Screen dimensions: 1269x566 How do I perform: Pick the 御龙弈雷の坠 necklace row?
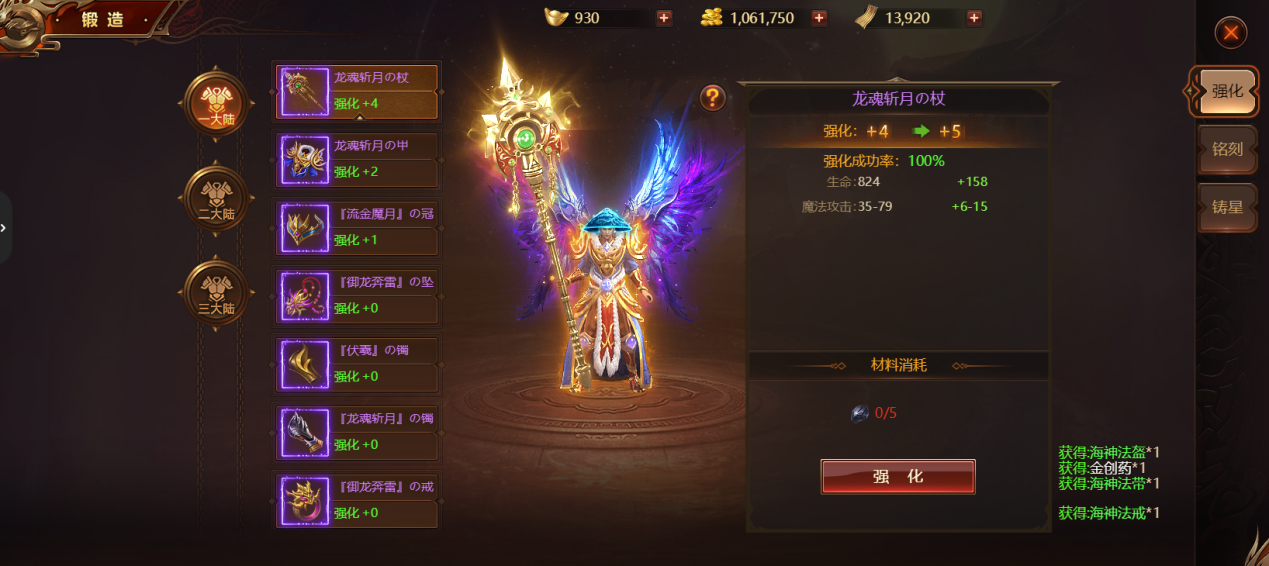pyautogui.click(x=357, y=296)
